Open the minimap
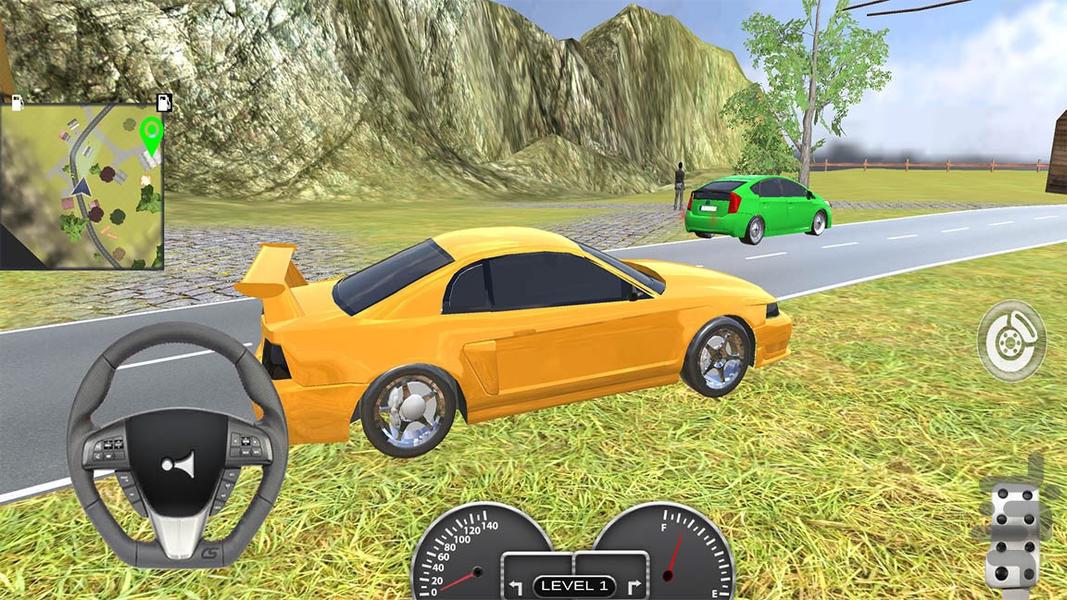The image size is (1067, 600). pyautogui.click(x=82, y=186)
